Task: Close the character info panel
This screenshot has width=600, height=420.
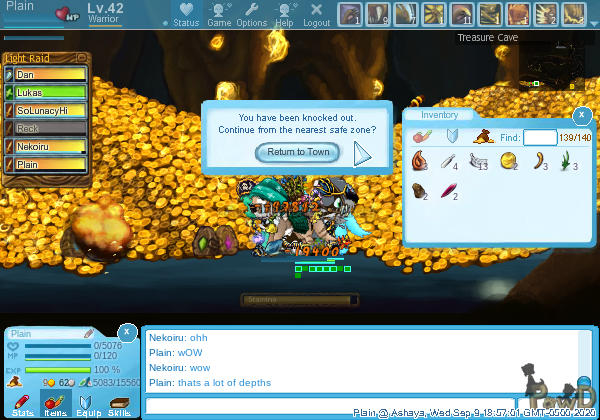Action: point(127,331)
